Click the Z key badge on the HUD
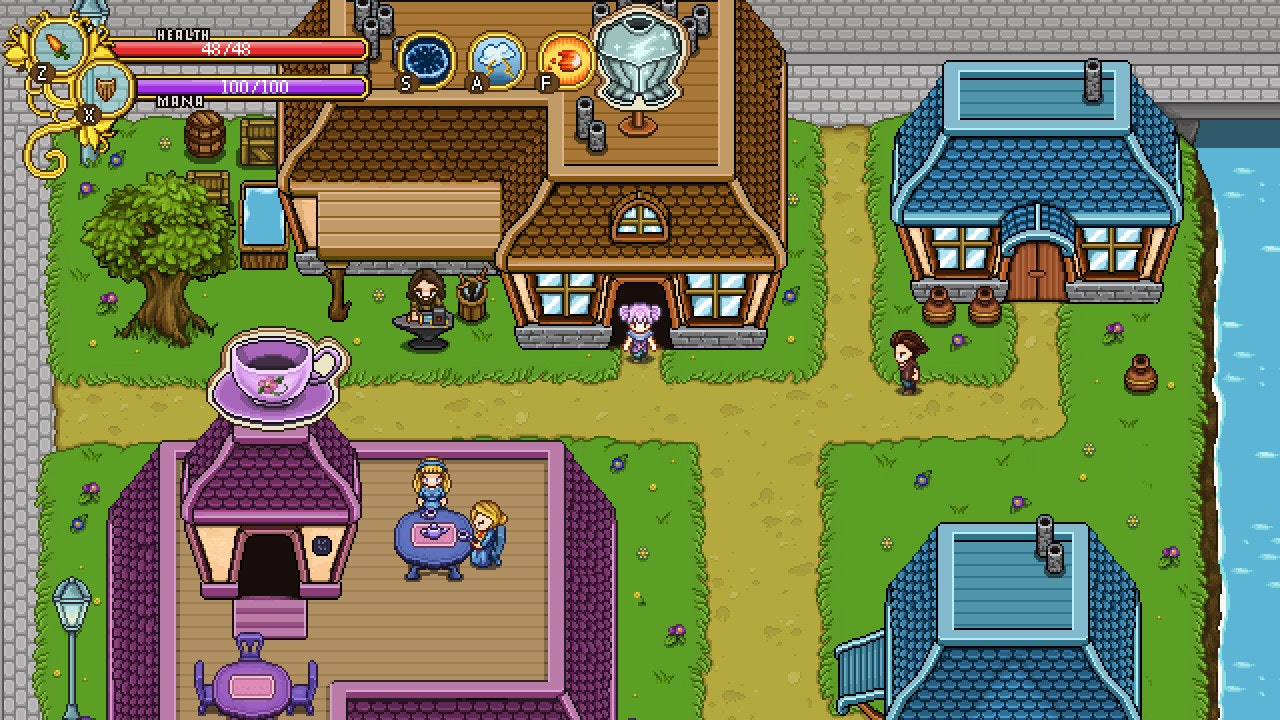 point(41,72)
